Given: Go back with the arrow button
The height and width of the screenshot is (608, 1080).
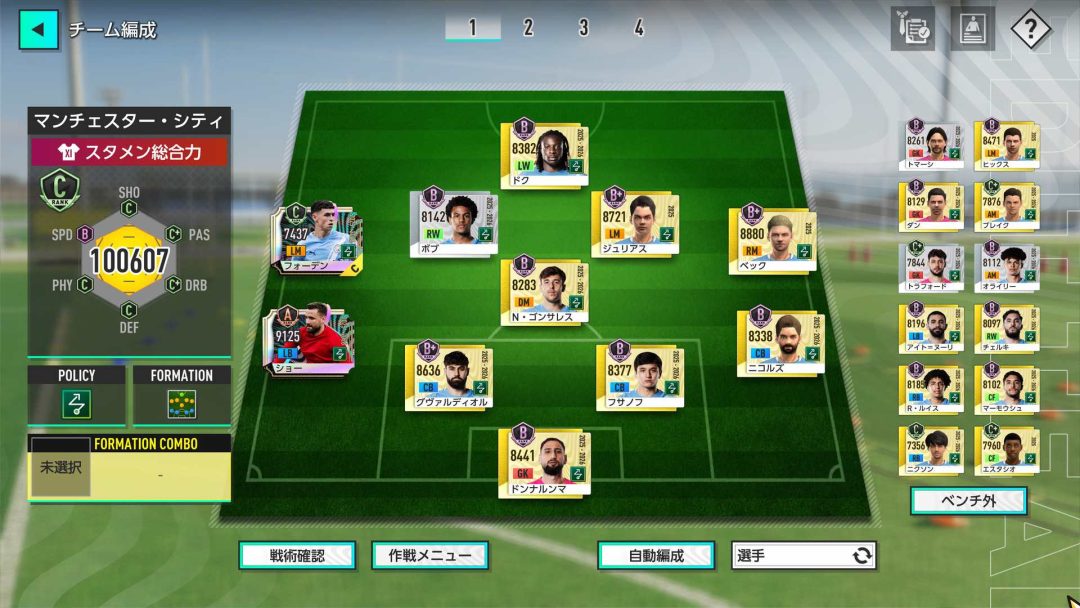Looking at the screenshot, I should click(38, 29).
